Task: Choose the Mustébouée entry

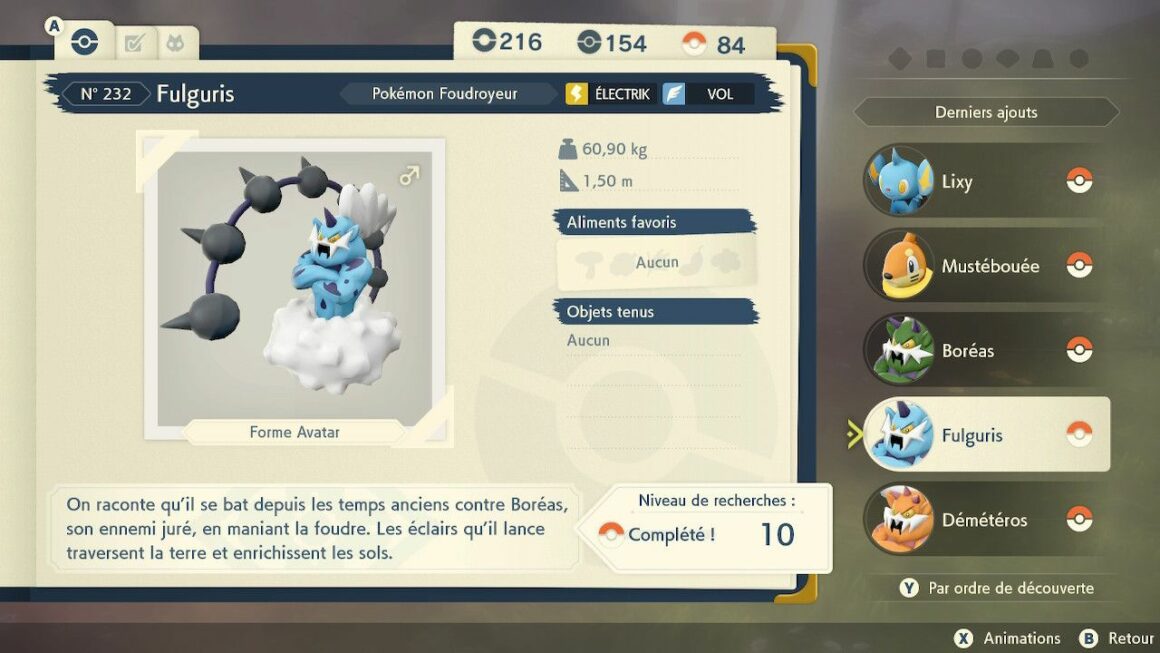Action: (x=985, y=266)
